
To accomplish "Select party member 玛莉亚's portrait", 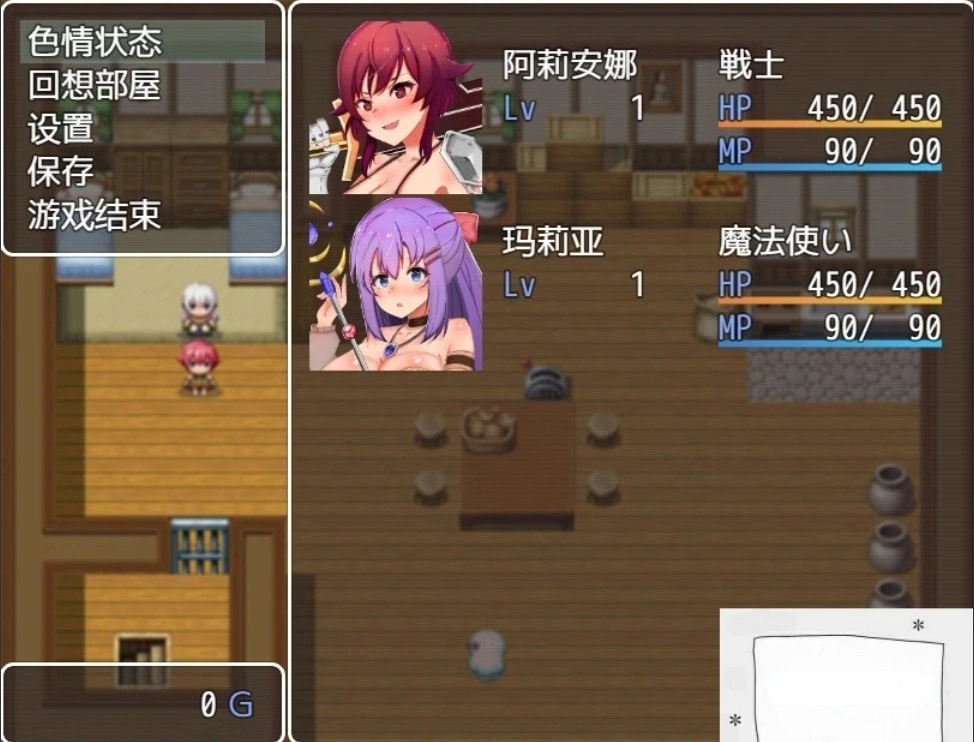I will point(396,284).
